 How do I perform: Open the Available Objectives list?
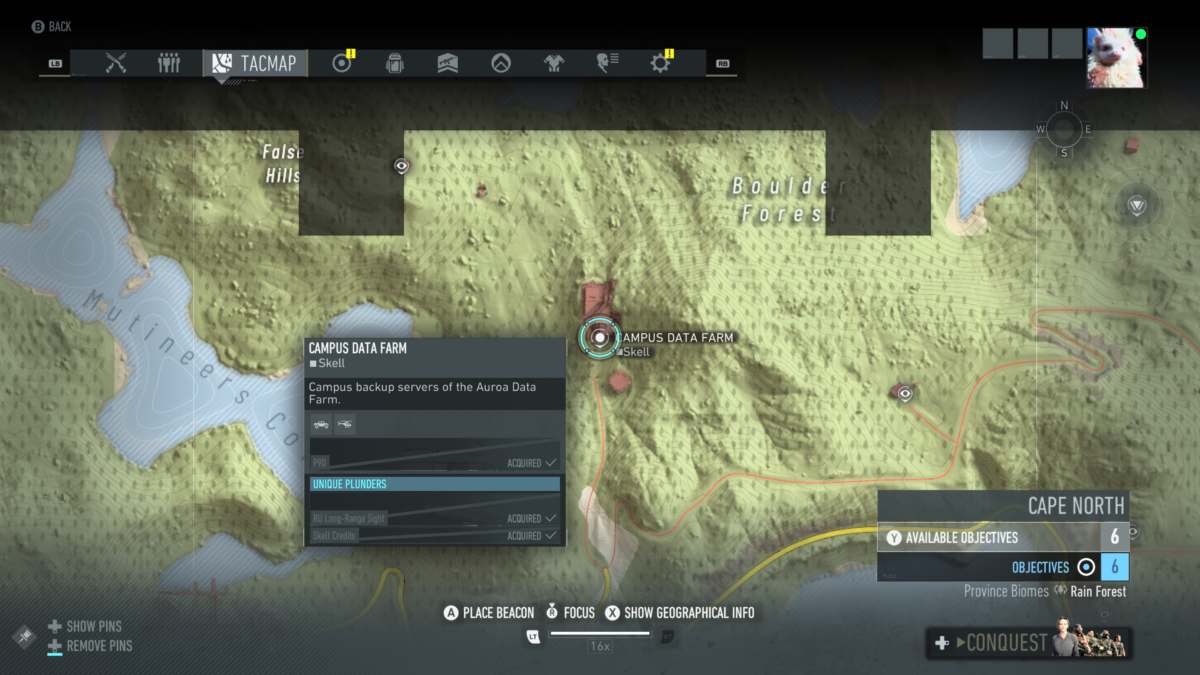(x=1003, y=538)
